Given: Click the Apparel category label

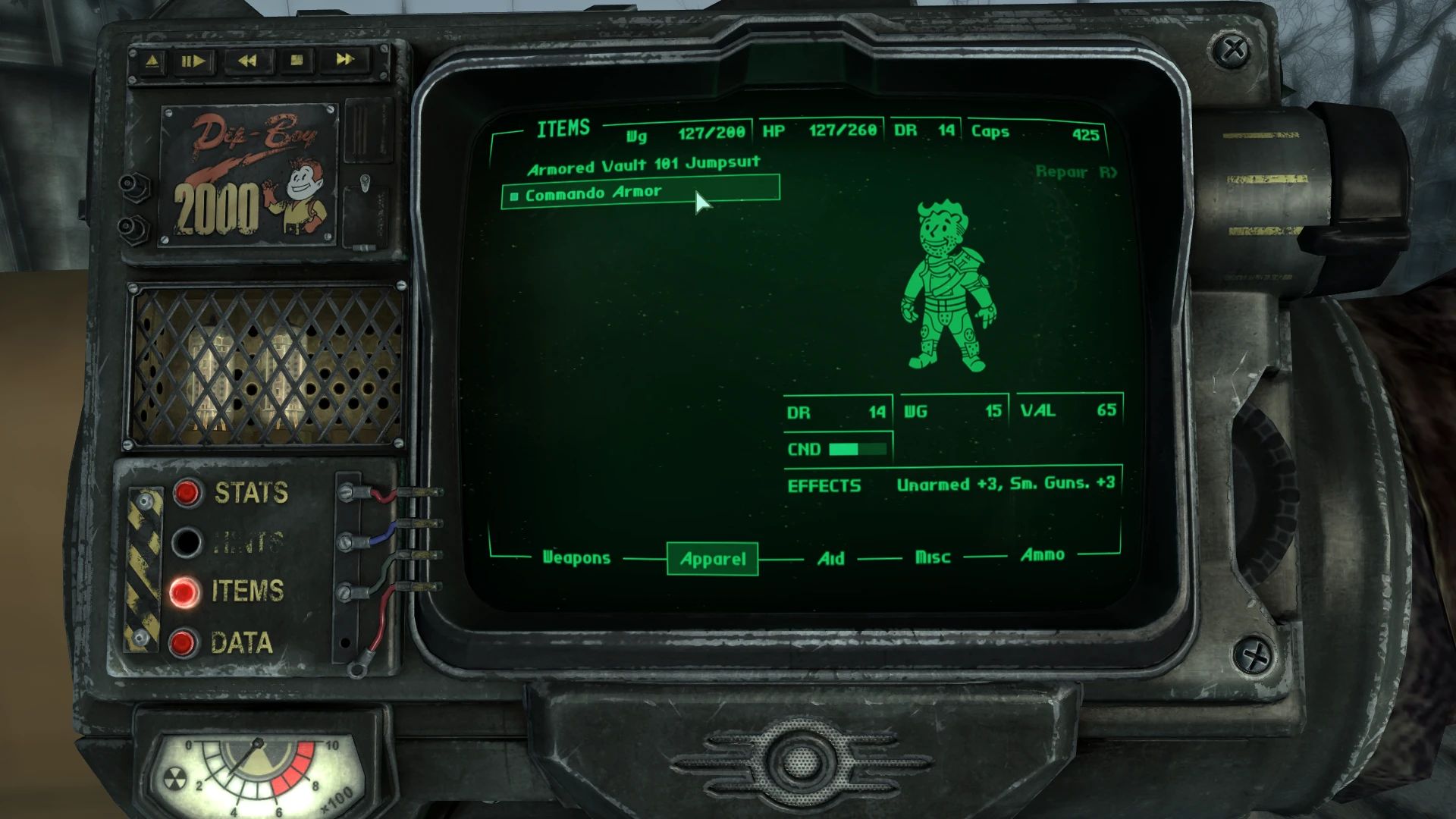Looking at the screenshot, I should point(712,558).
